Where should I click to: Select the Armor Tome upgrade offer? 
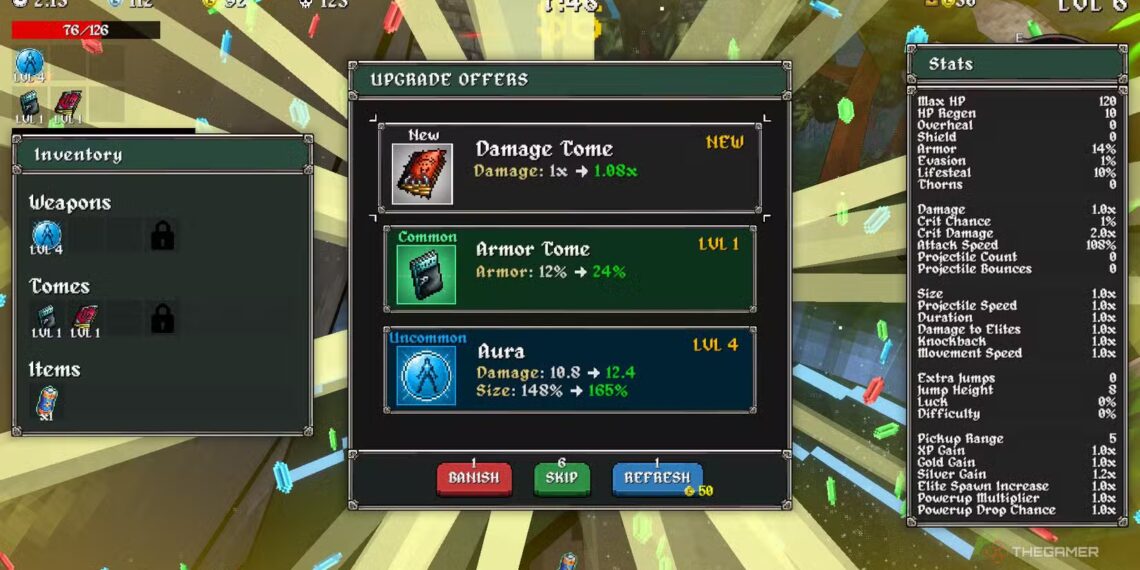[569, 269]
